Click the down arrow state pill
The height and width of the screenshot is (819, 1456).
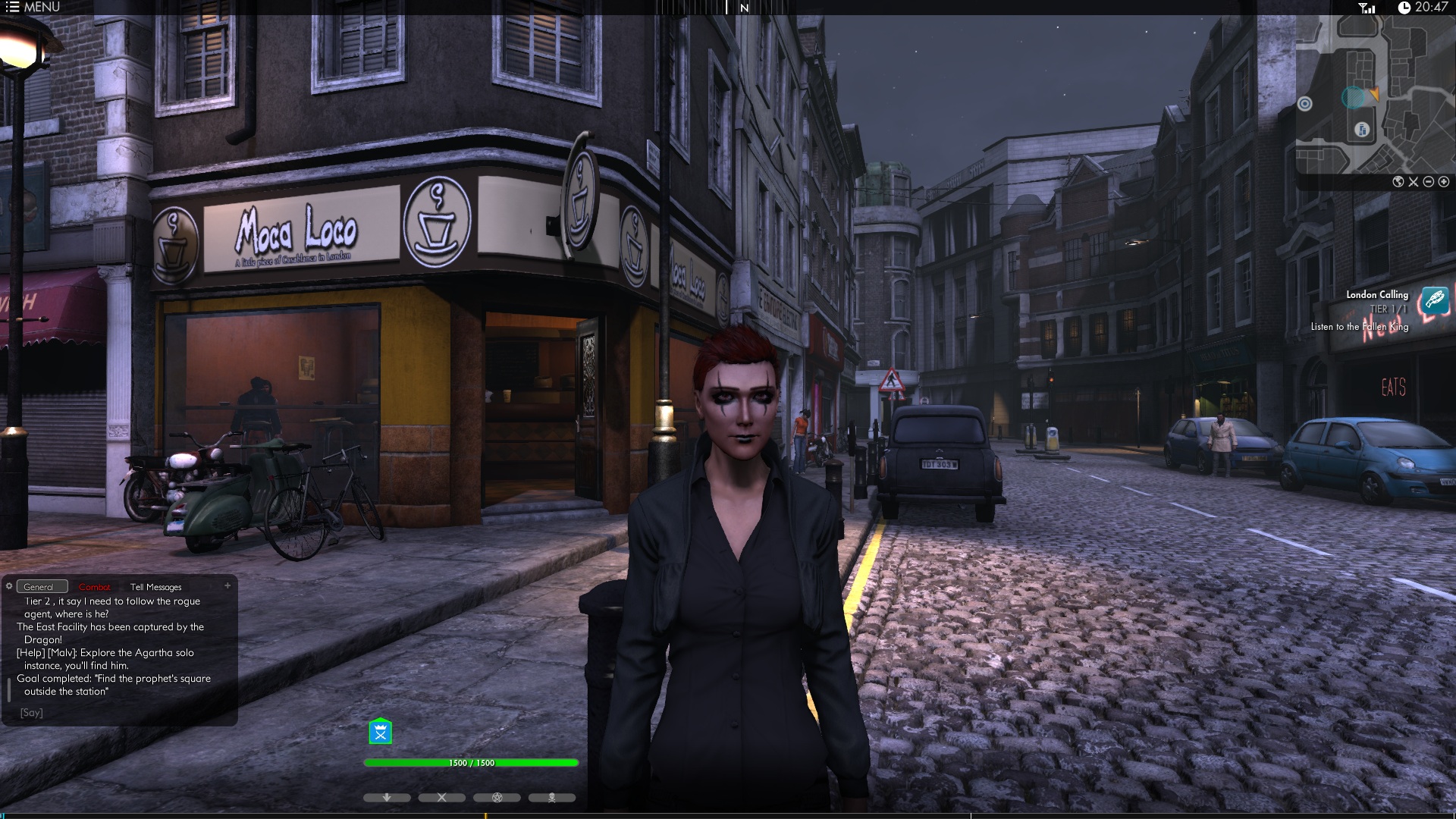(x=387, y=798)
